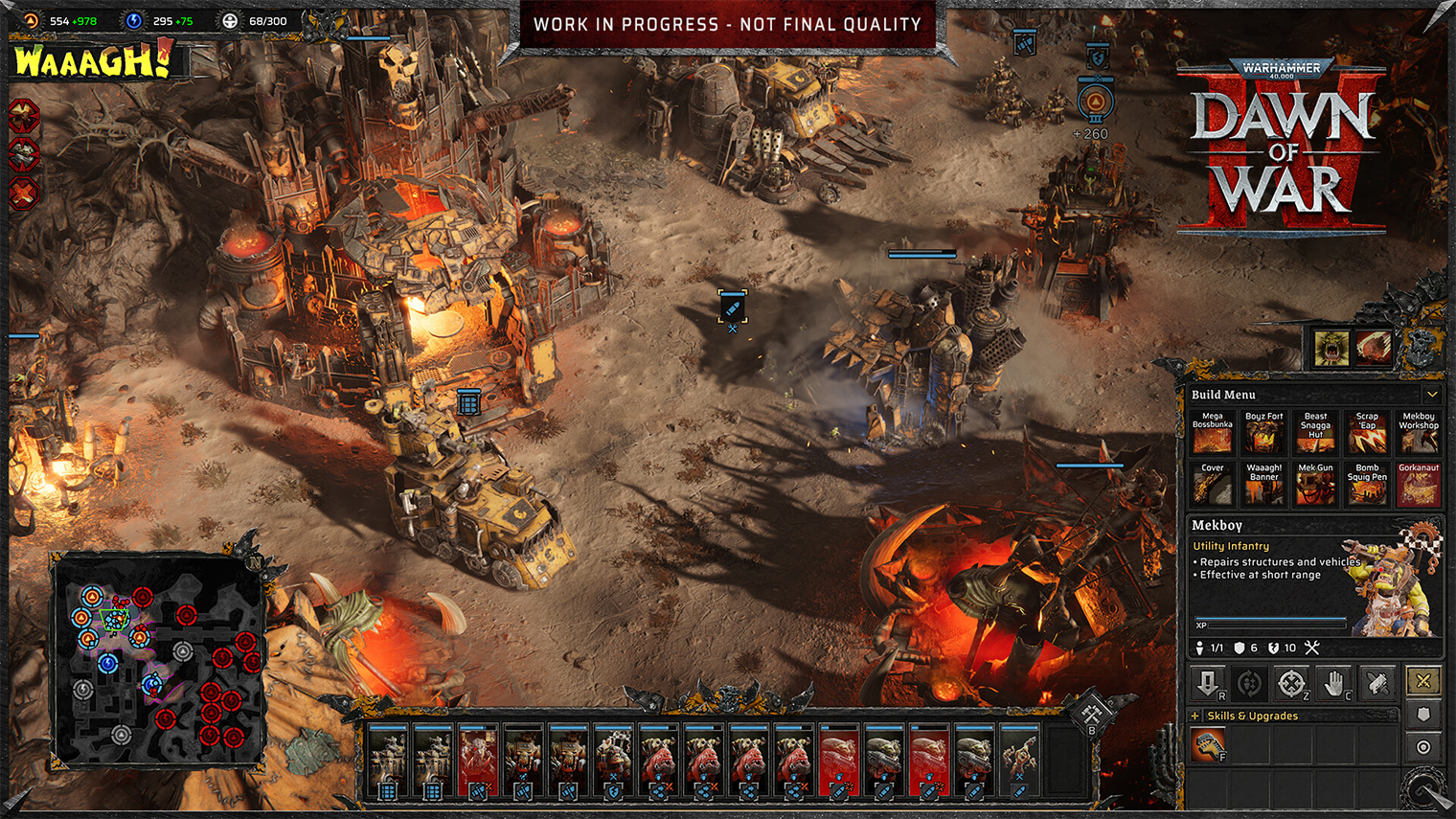Image resolution: width=1456 pixels, height=819 pixels.
Task: Enable the Hold Position hand command
Action: click(1333, 684)
